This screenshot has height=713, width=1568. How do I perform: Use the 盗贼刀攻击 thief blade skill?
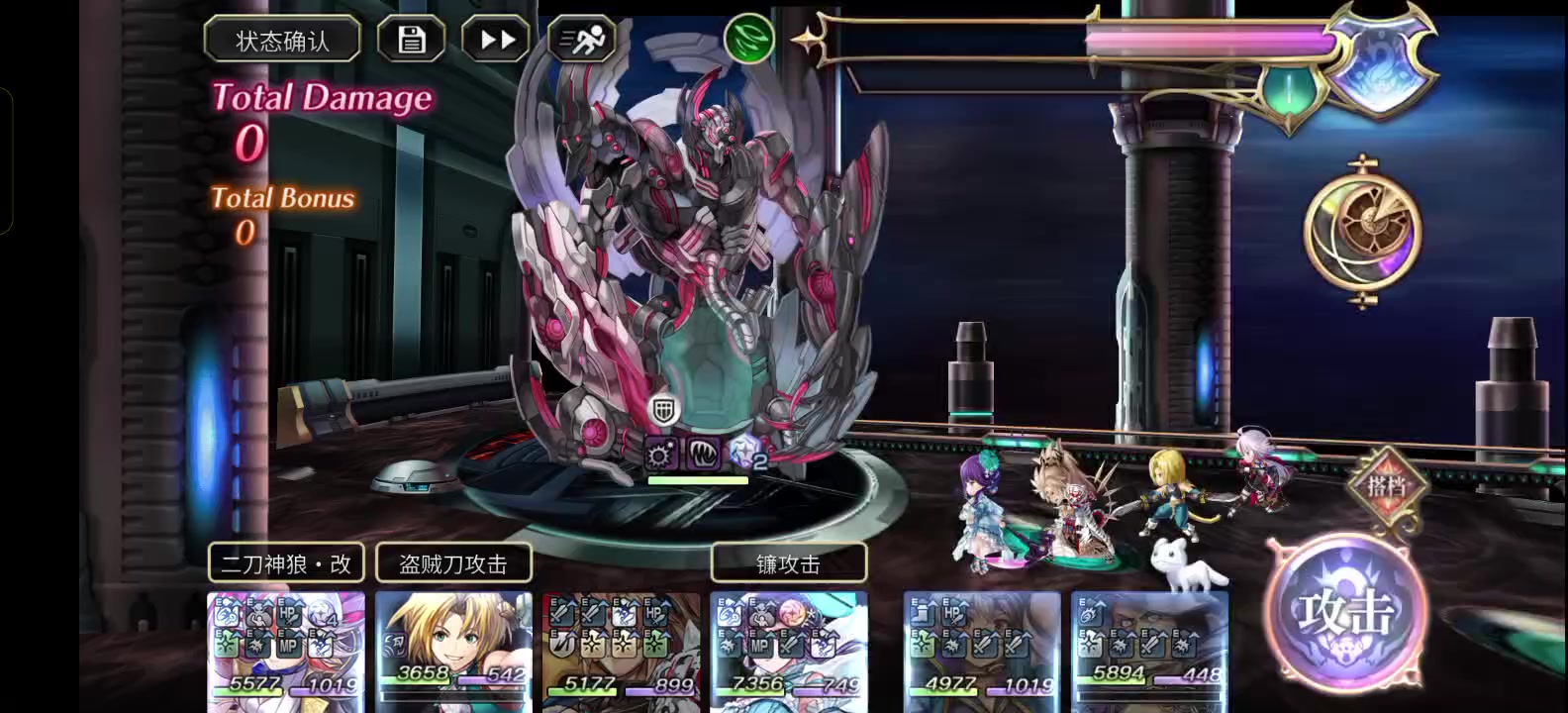[x=453, y=561]
